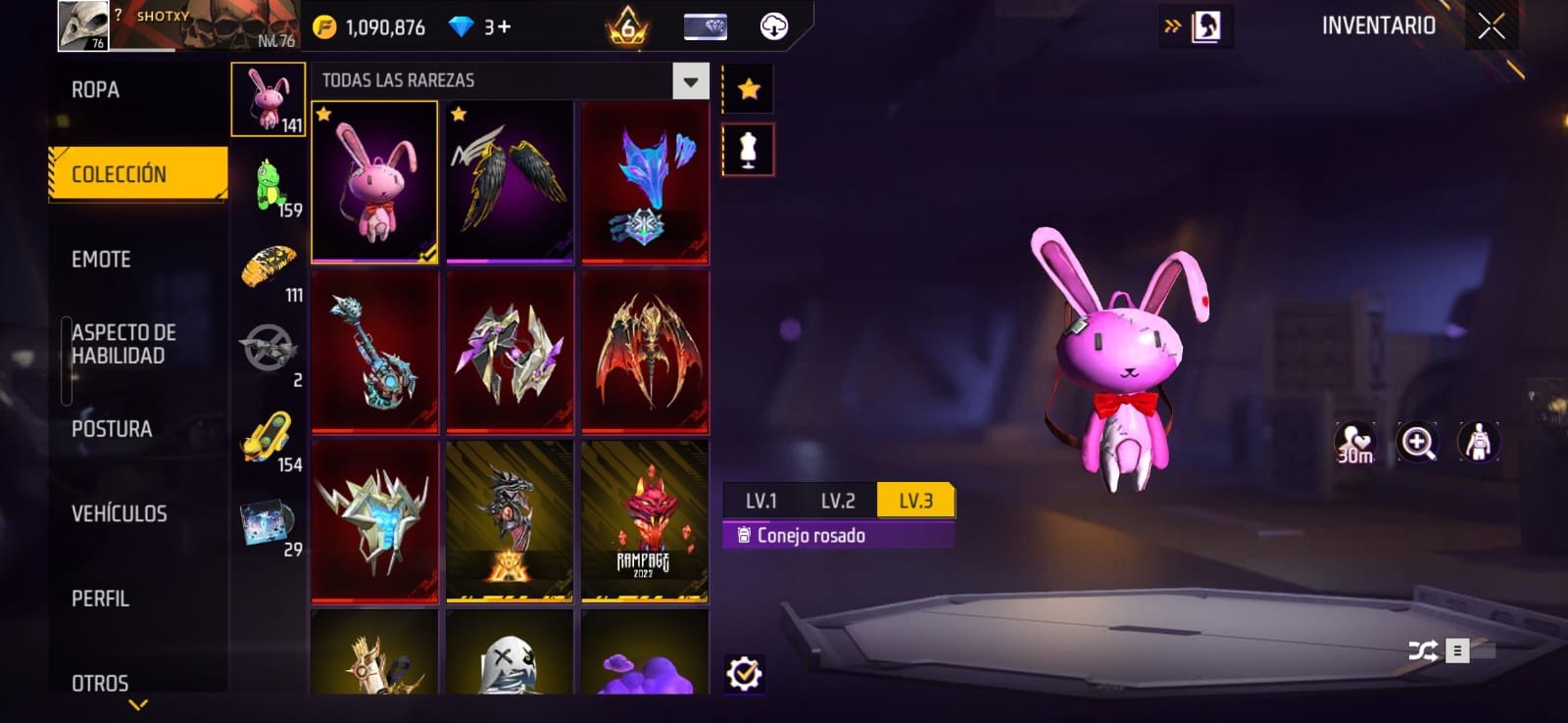Image resolution: width=1568 pixels, height=723 pixels.
Task: Go to the Perfil section
Action: tap(100, 599)
